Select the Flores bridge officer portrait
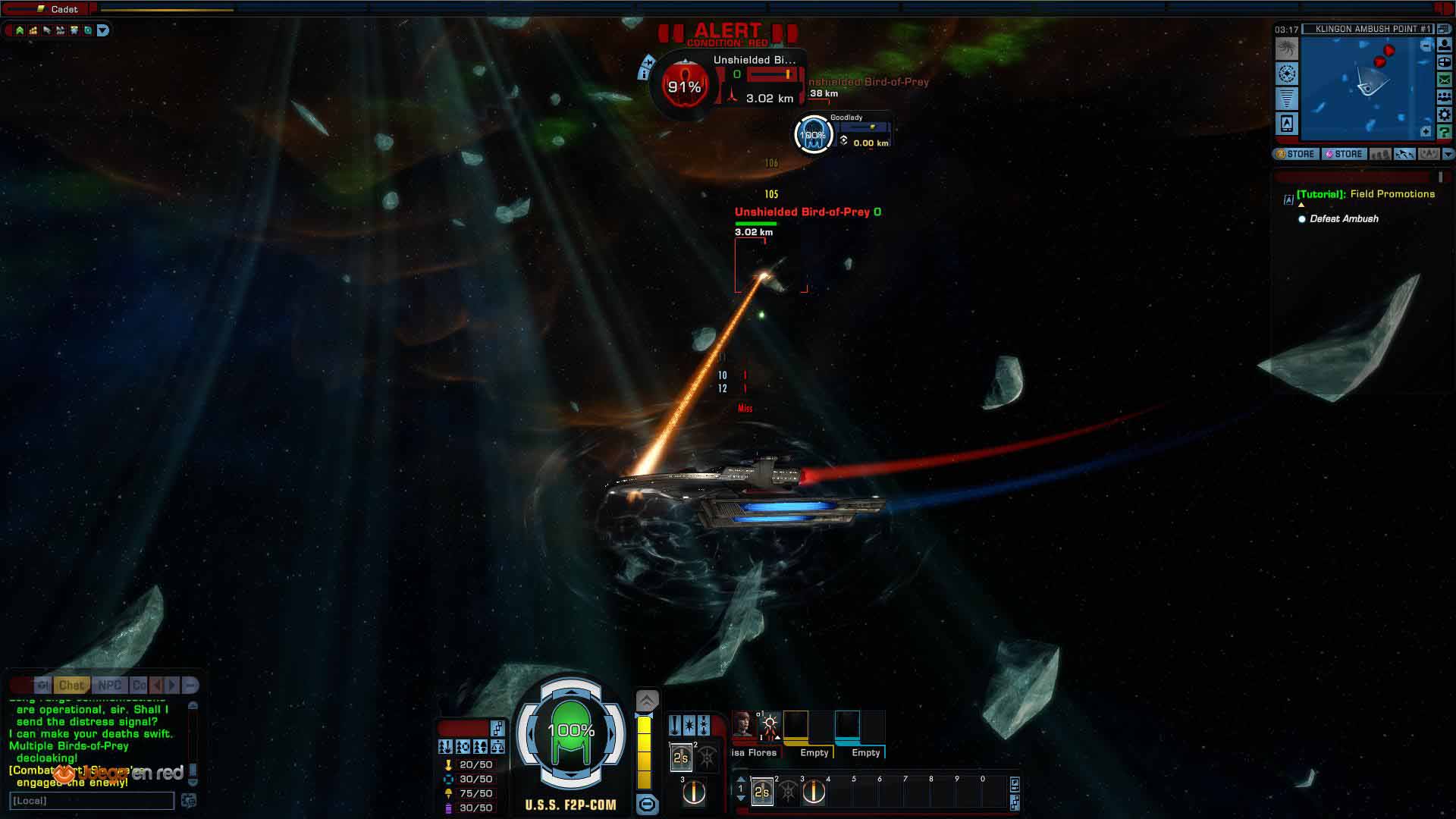 tap(742, 726)
